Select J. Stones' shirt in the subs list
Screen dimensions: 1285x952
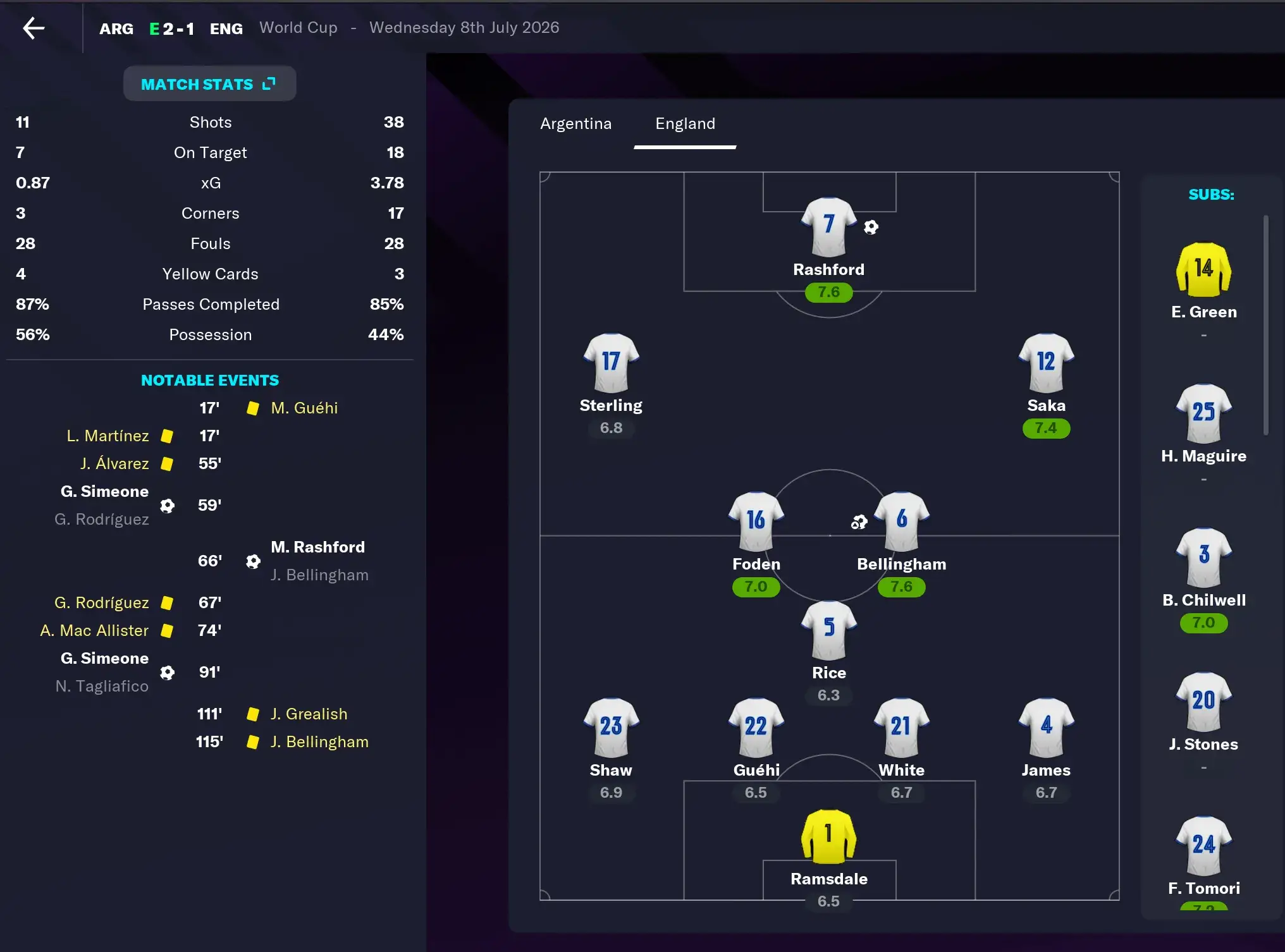pos(1203,702)
